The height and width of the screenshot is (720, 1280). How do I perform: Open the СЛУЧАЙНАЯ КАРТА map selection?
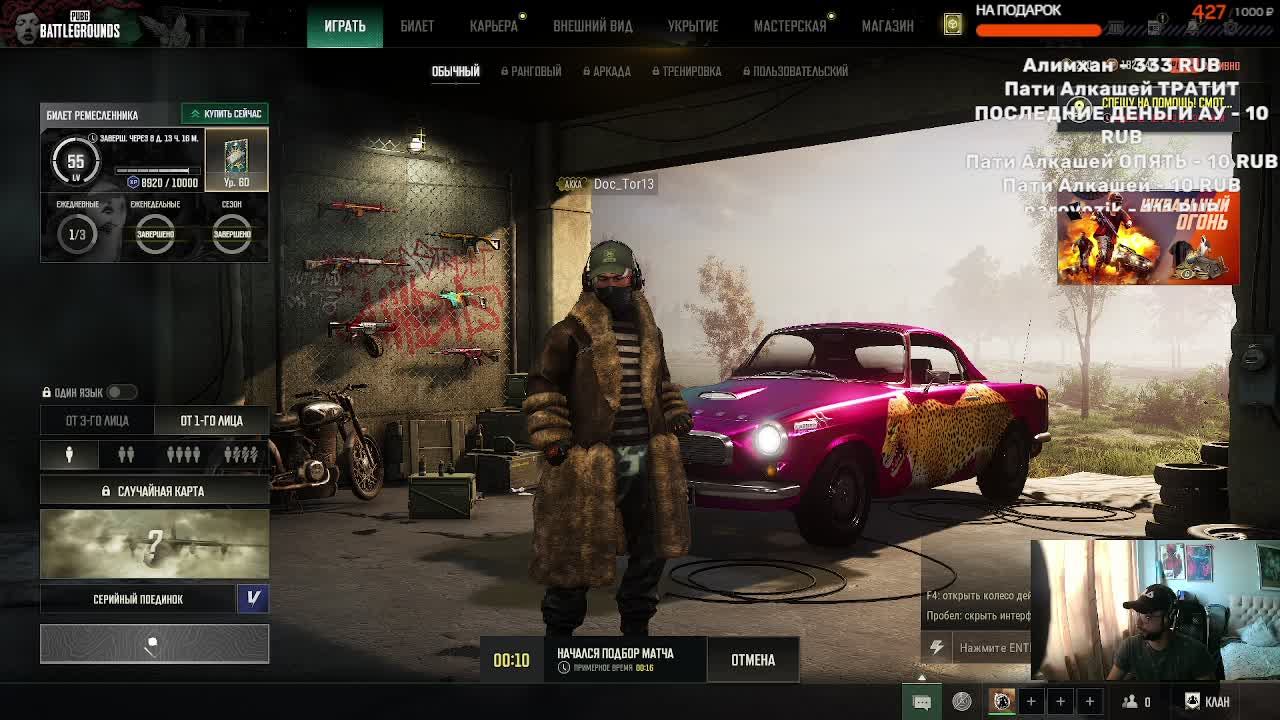coord(154,491)
